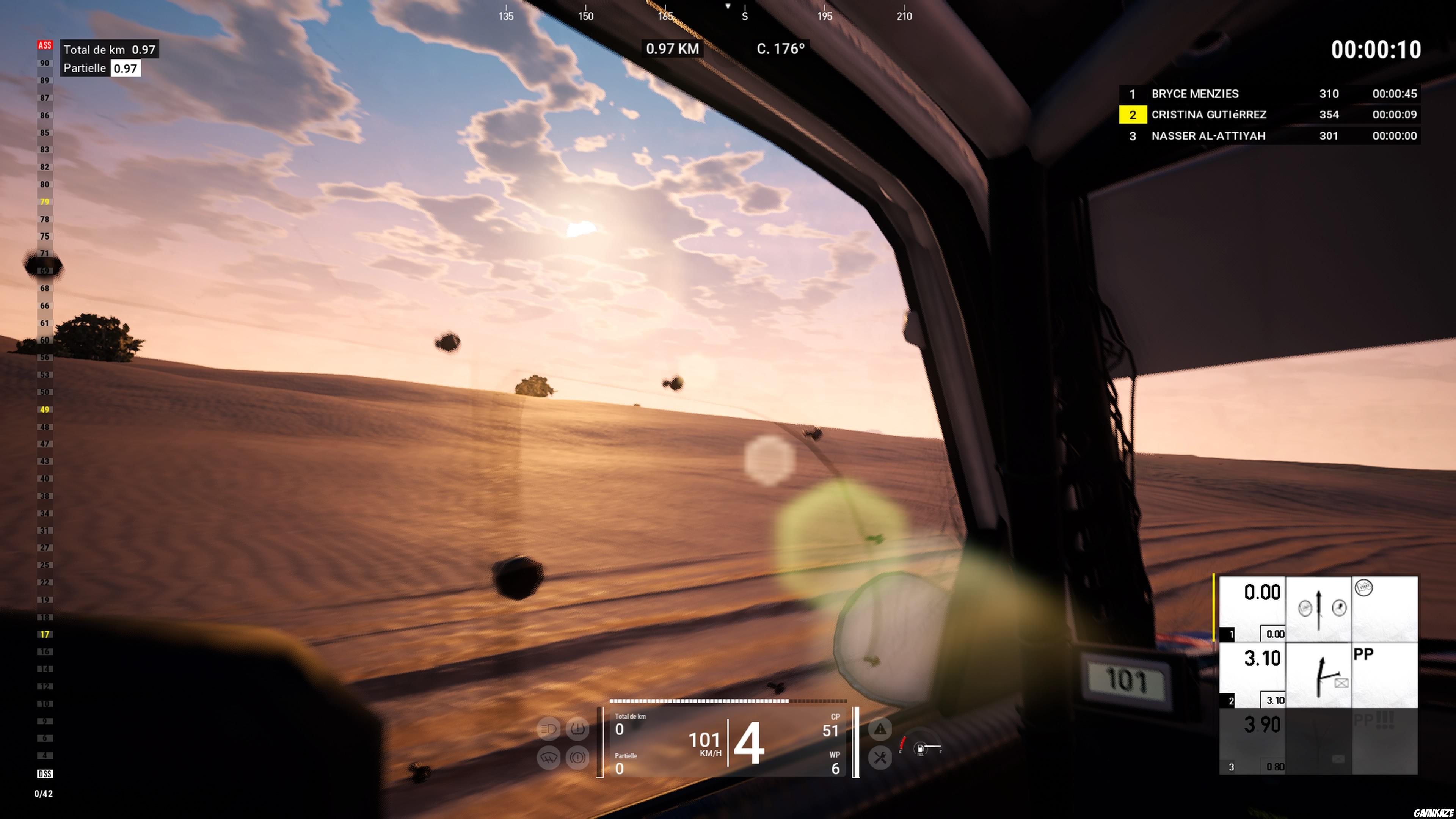Toggle the headlights indicator icon

click(x=548, y=729)
